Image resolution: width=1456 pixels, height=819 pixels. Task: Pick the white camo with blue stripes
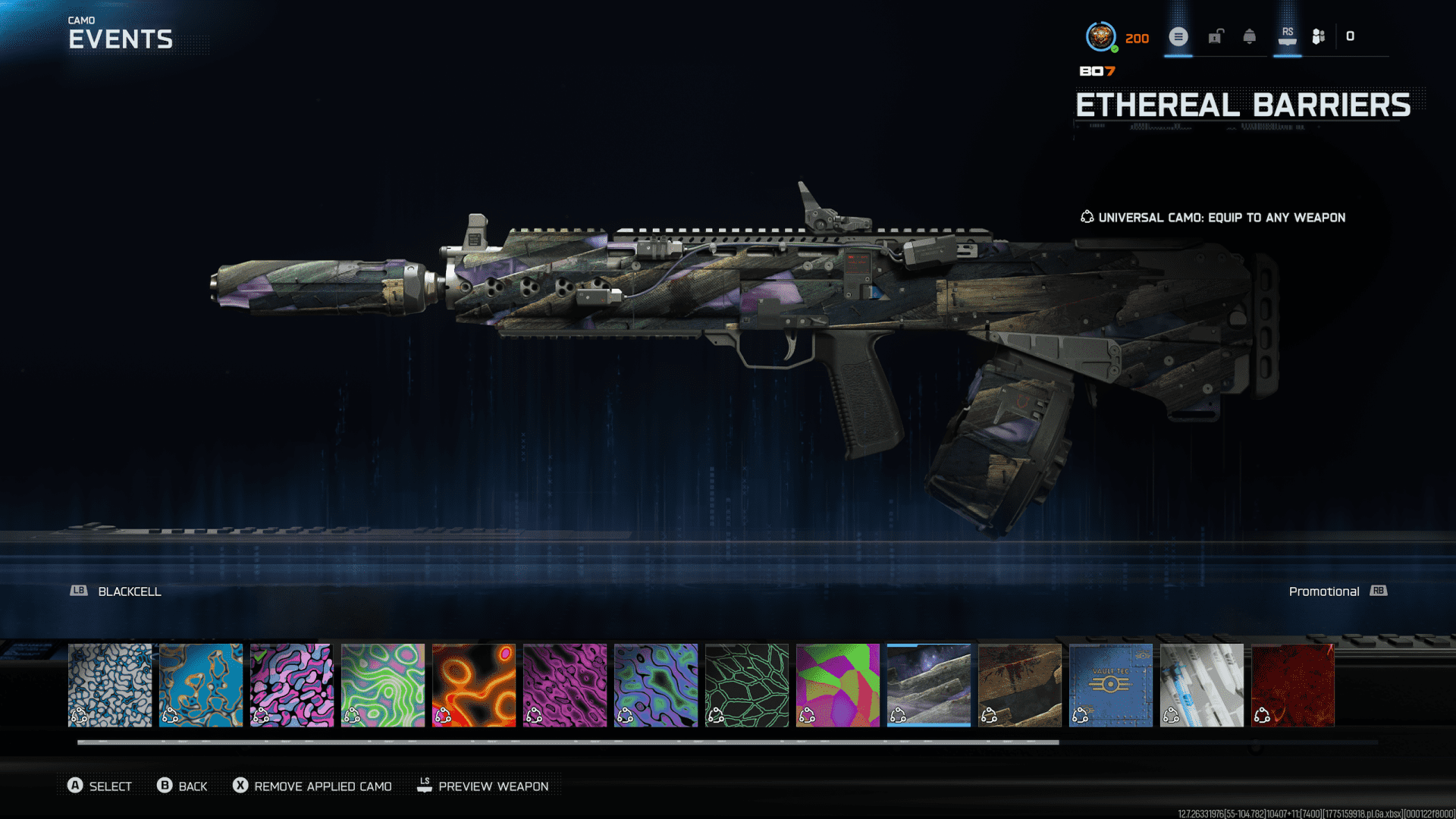pyautogui.click(x=1202, y=685)
